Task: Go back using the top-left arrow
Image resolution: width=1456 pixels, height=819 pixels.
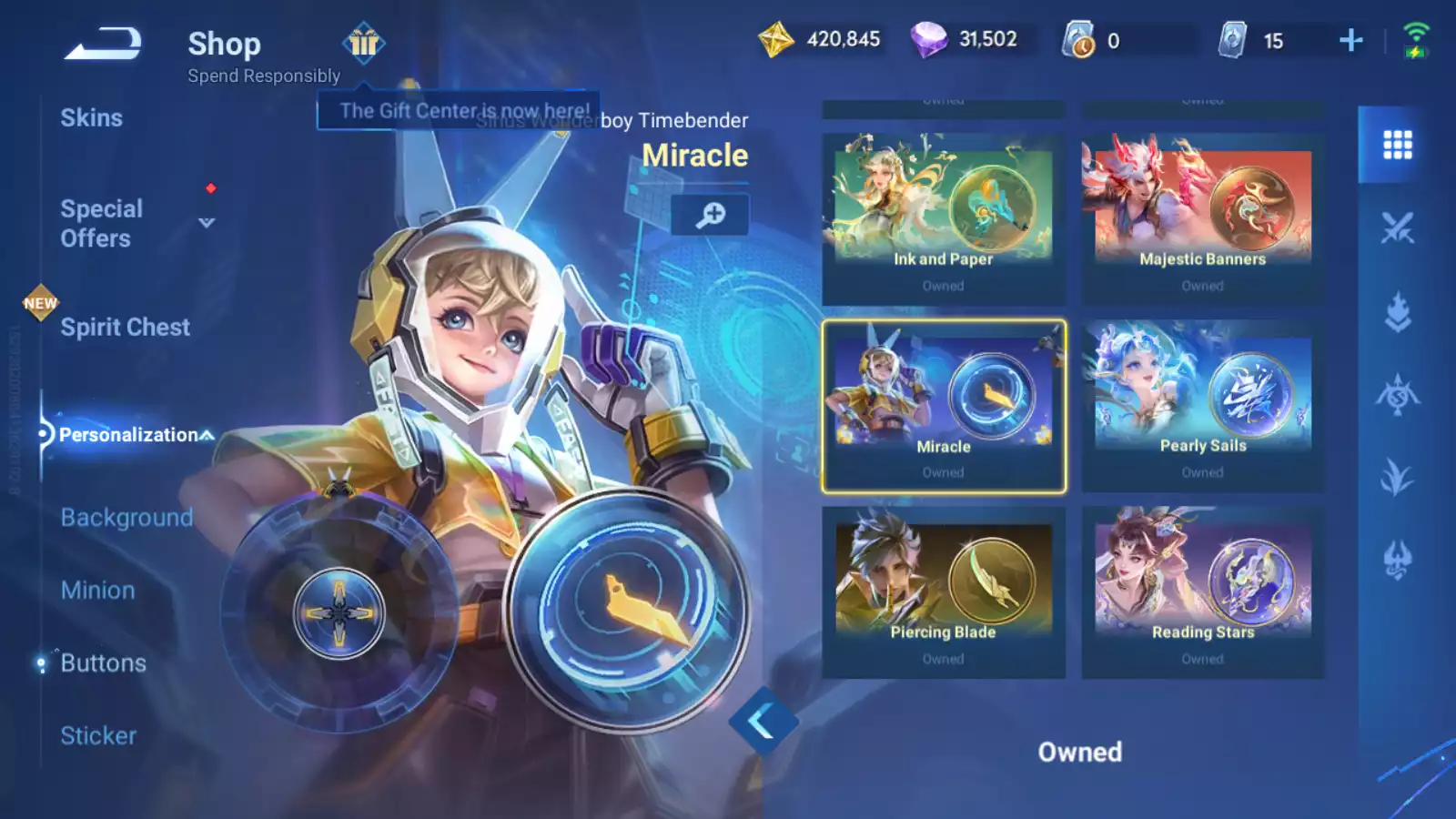Action: tap(103, 44)
